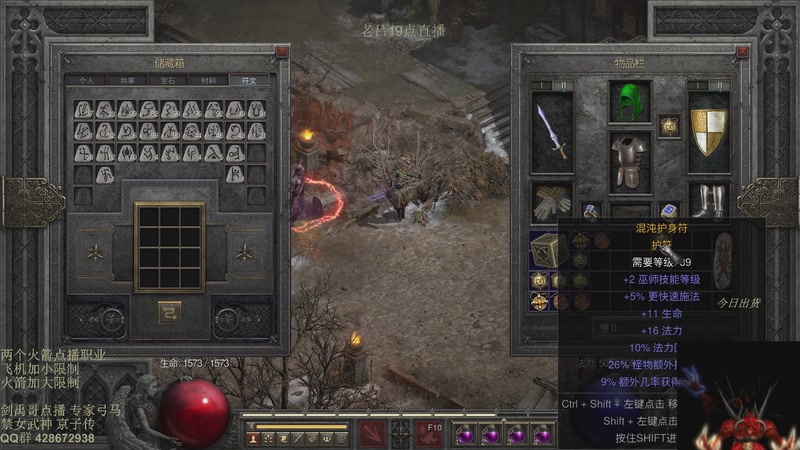Select the equipped boots slot
Image resolution: width=800 pixels, height=450 pixels.
[709, 201]
